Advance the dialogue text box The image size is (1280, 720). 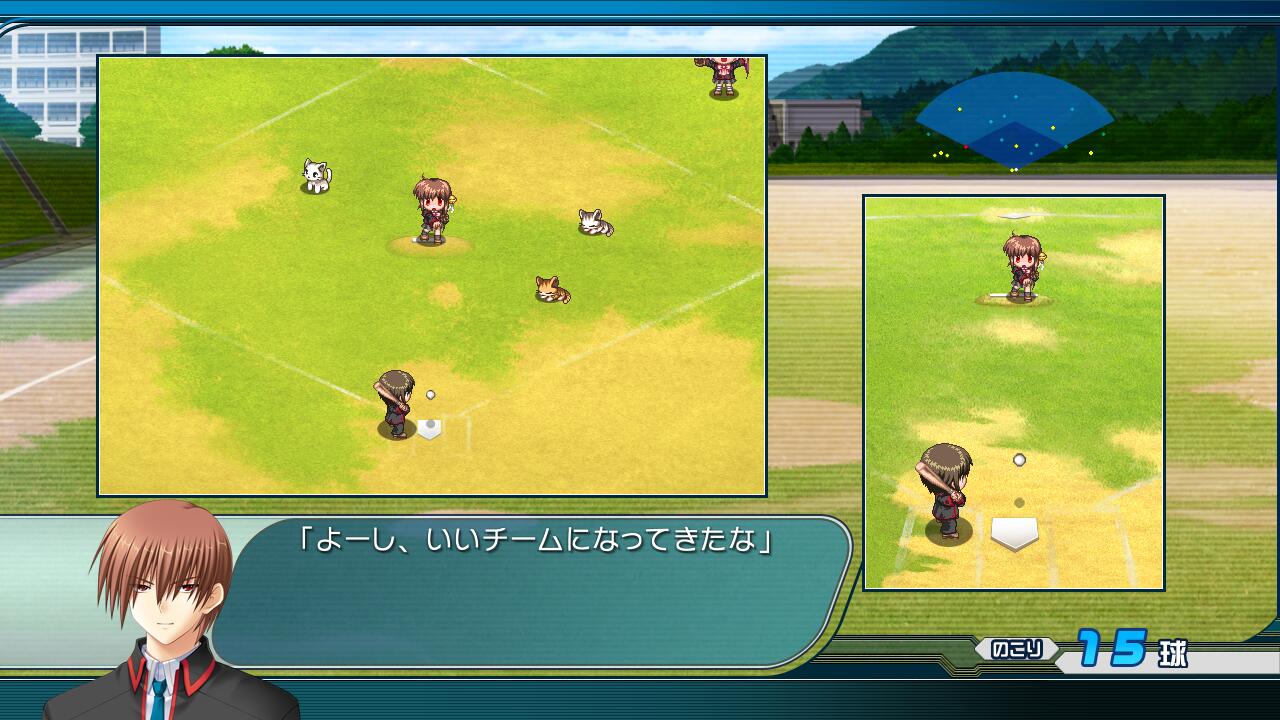click(540, 590)
